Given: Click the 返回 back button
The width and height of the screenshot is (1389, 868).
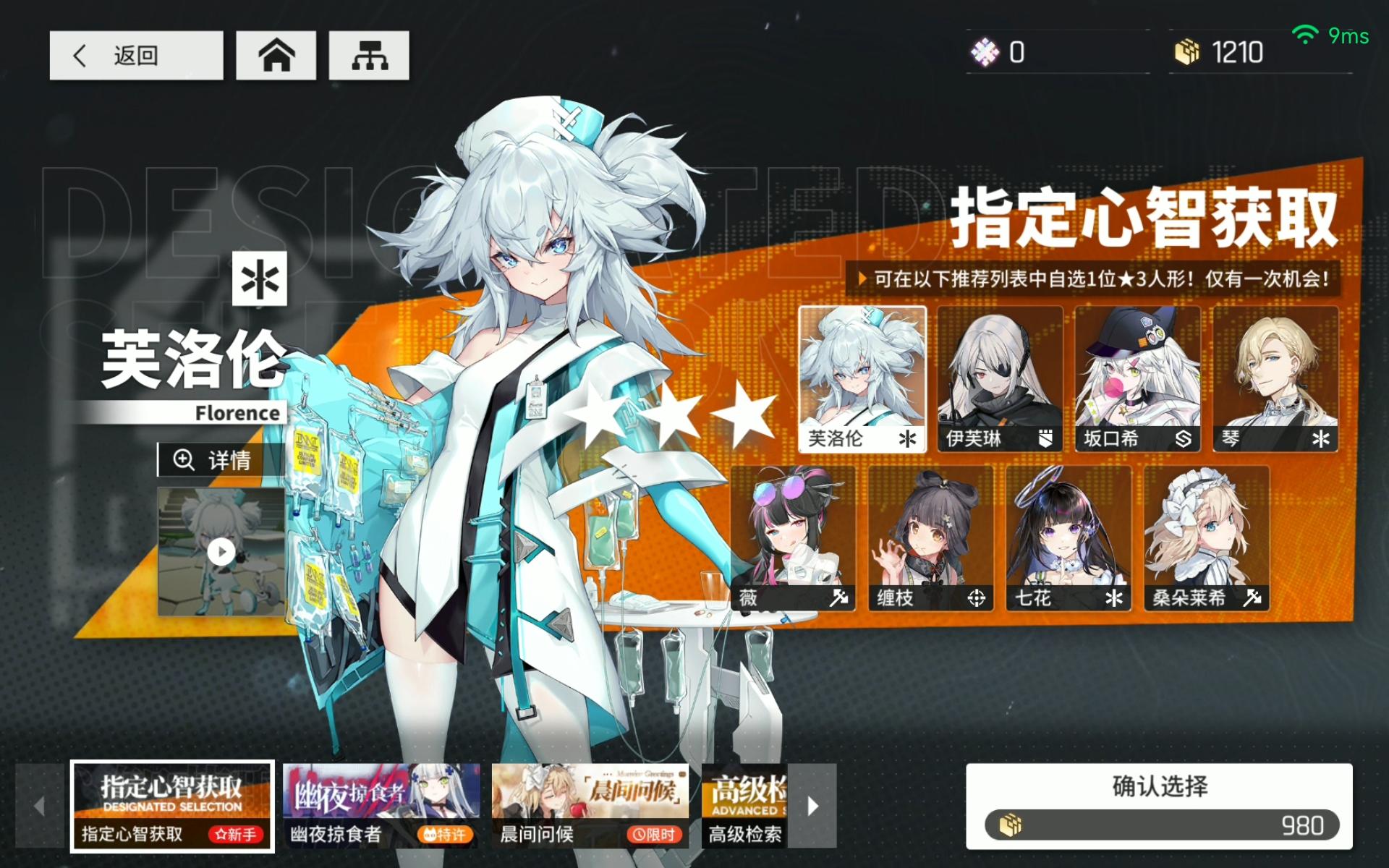Looking at the screenshot, I should point(136,55).
